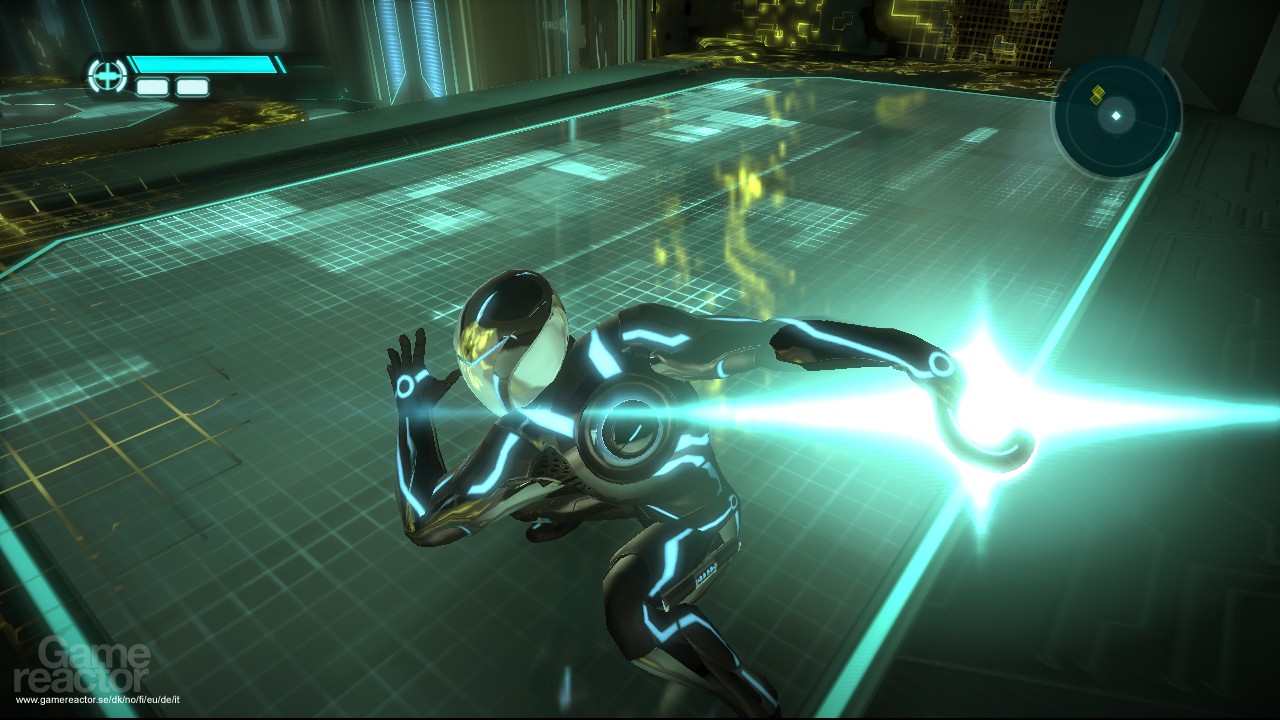This screenshot has height=720, width=1280.
Task: Click the cyan health bar gauge
Action: pyautogui.click(x=205, y=62)
